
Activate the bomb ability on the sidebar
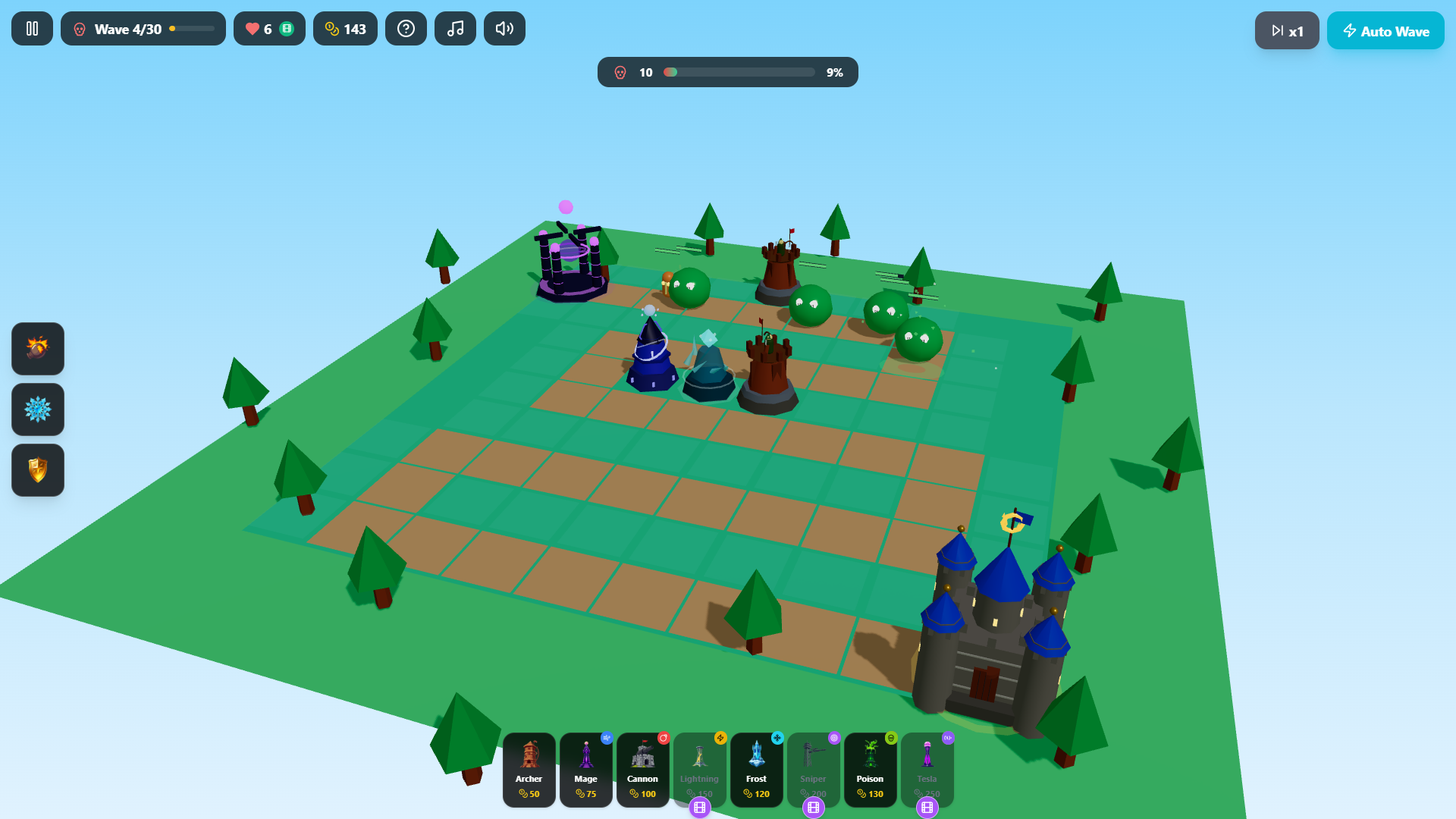[x=37, y=349]
